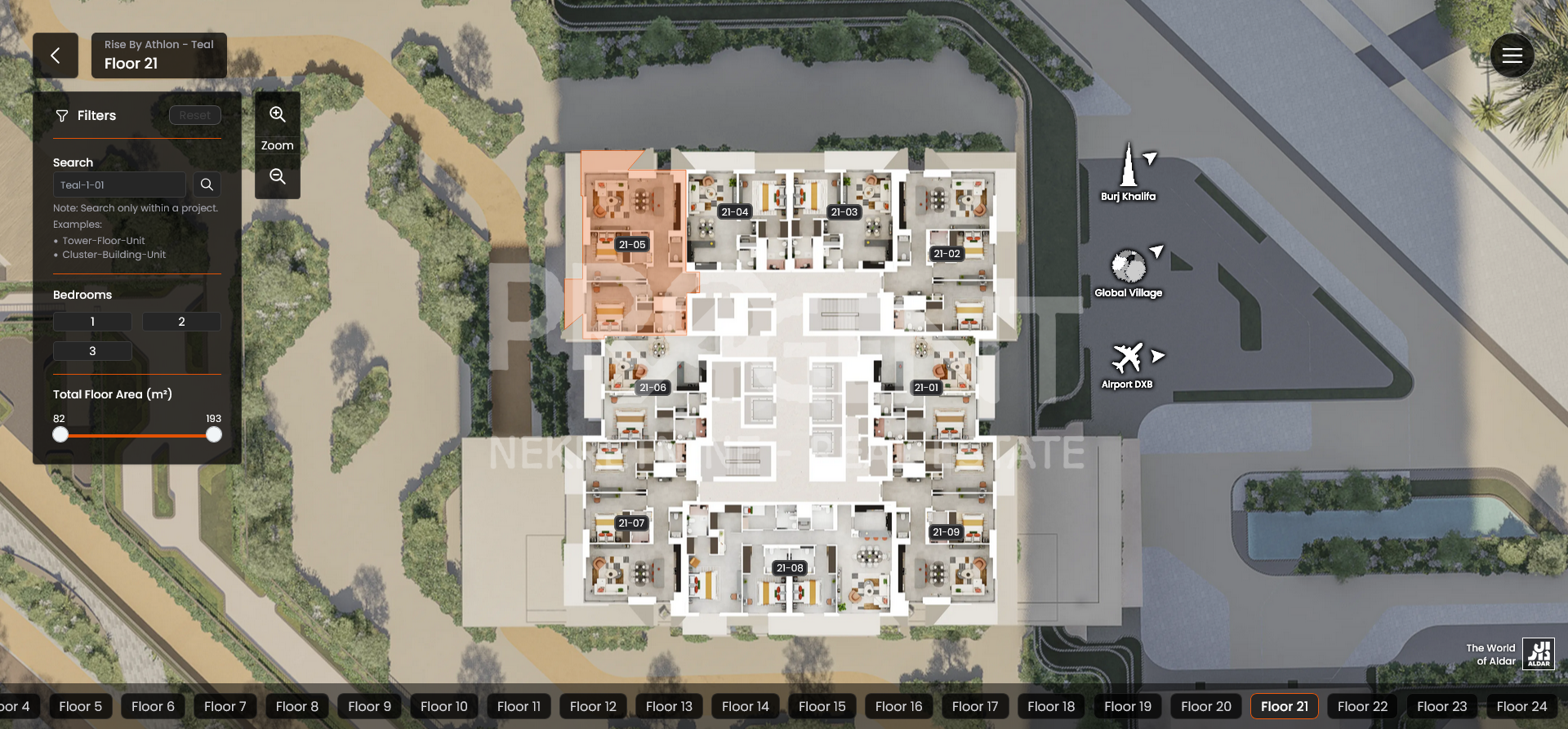Click the unit search input field
The width and height of the screenshot is (1568, 729).
coord(119,184)
